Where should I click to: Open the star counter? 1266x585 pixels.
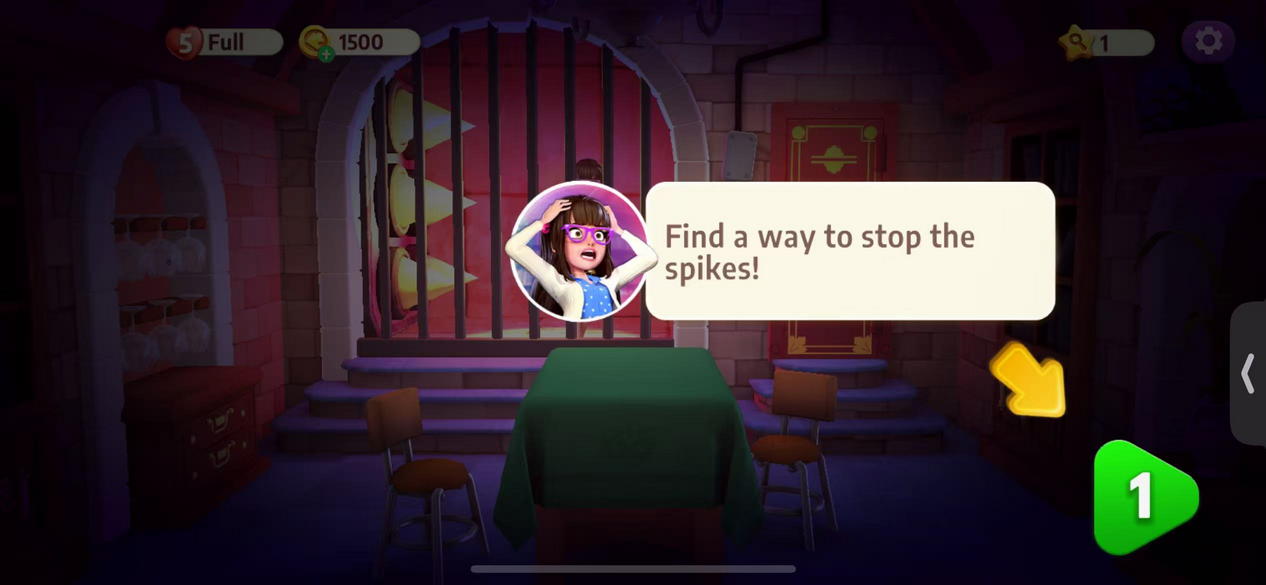coord(1106,42)
